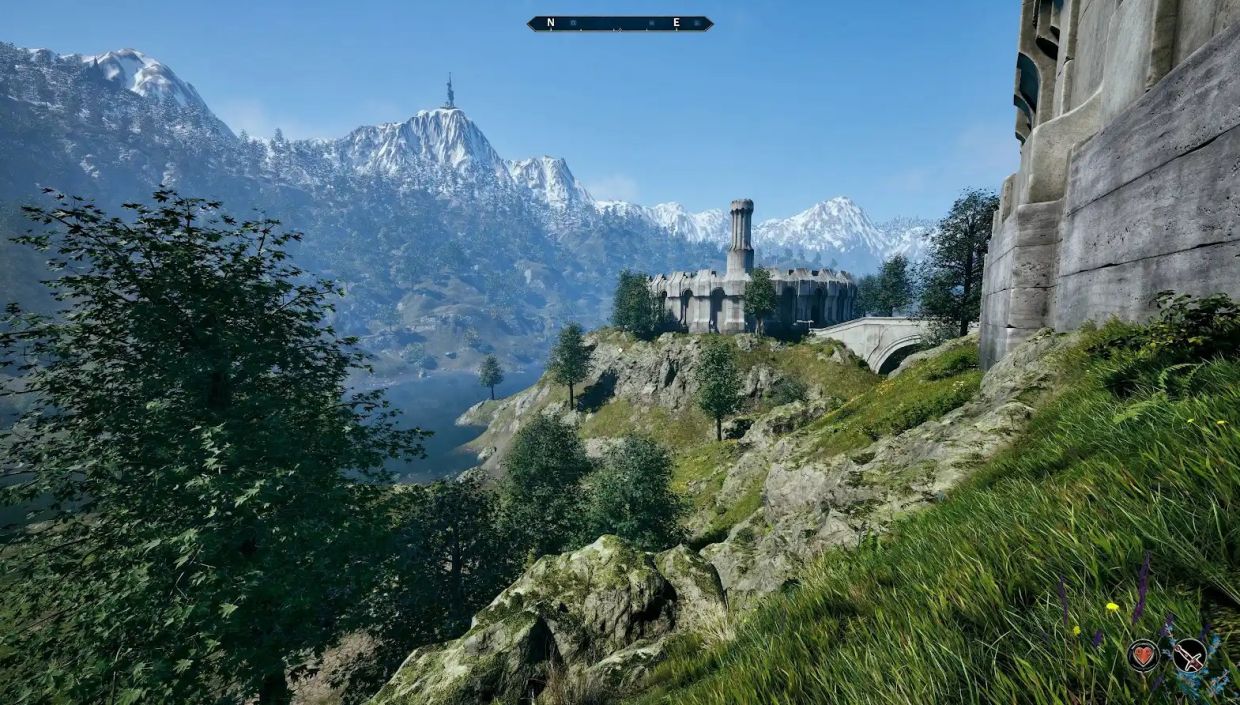Click the compass bar heading strip
1240x705 pixels.
click(x=619, y=23)
